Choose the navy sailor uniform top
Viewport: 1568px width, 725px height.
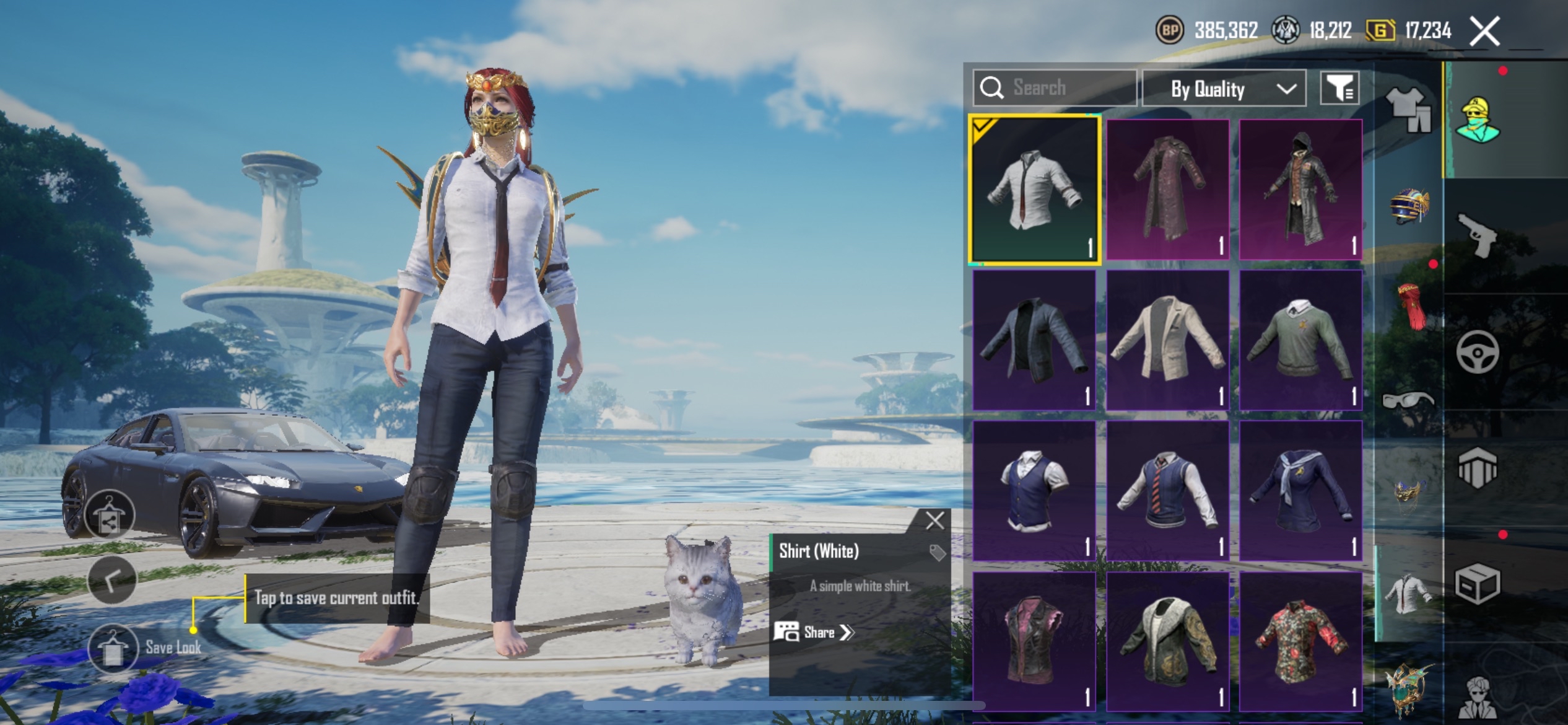click(x=1300, y=491)
